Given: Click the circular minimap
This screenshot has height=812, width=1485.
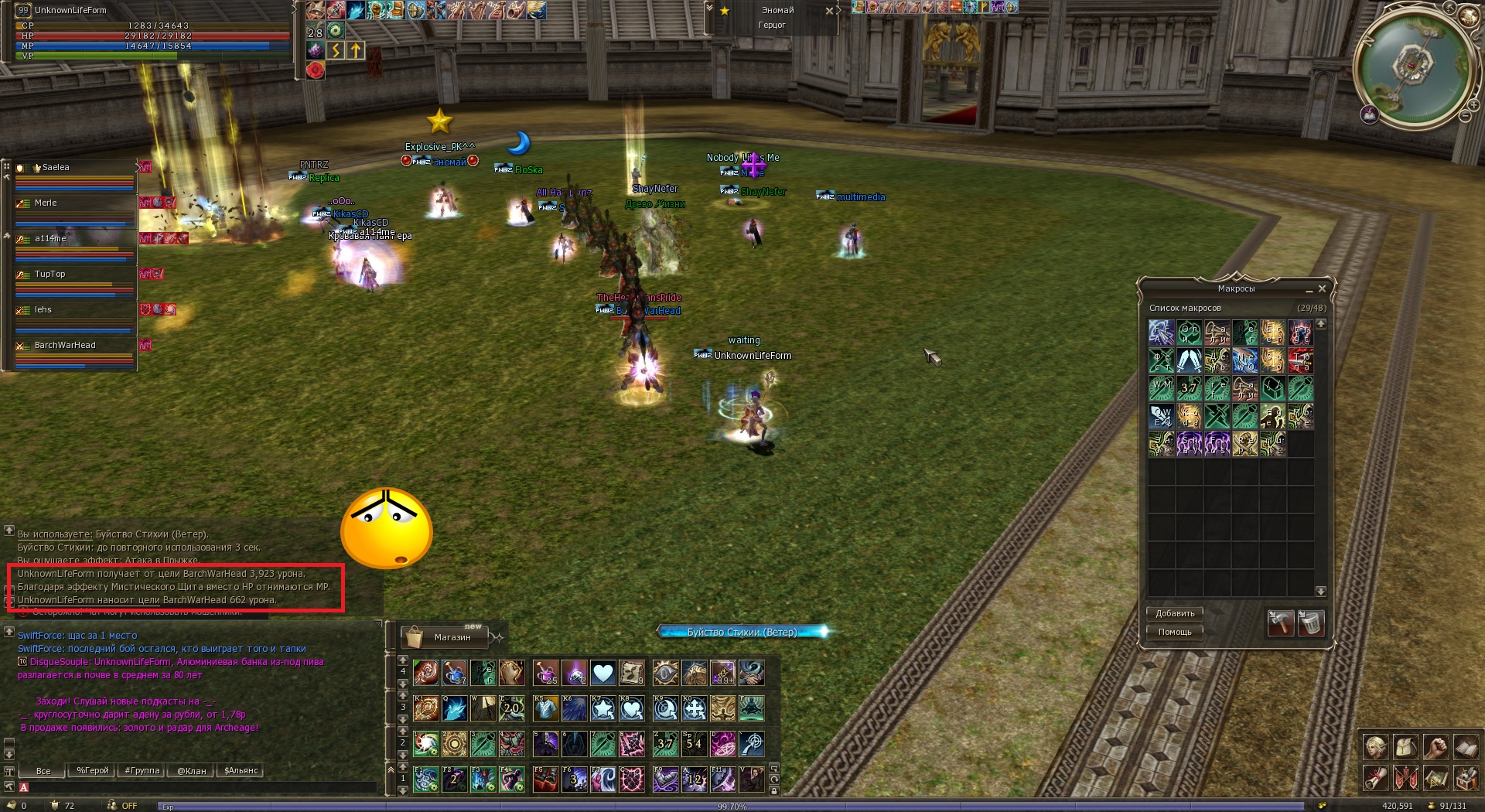Looking at the screenshot, I should coord(1412,66).
